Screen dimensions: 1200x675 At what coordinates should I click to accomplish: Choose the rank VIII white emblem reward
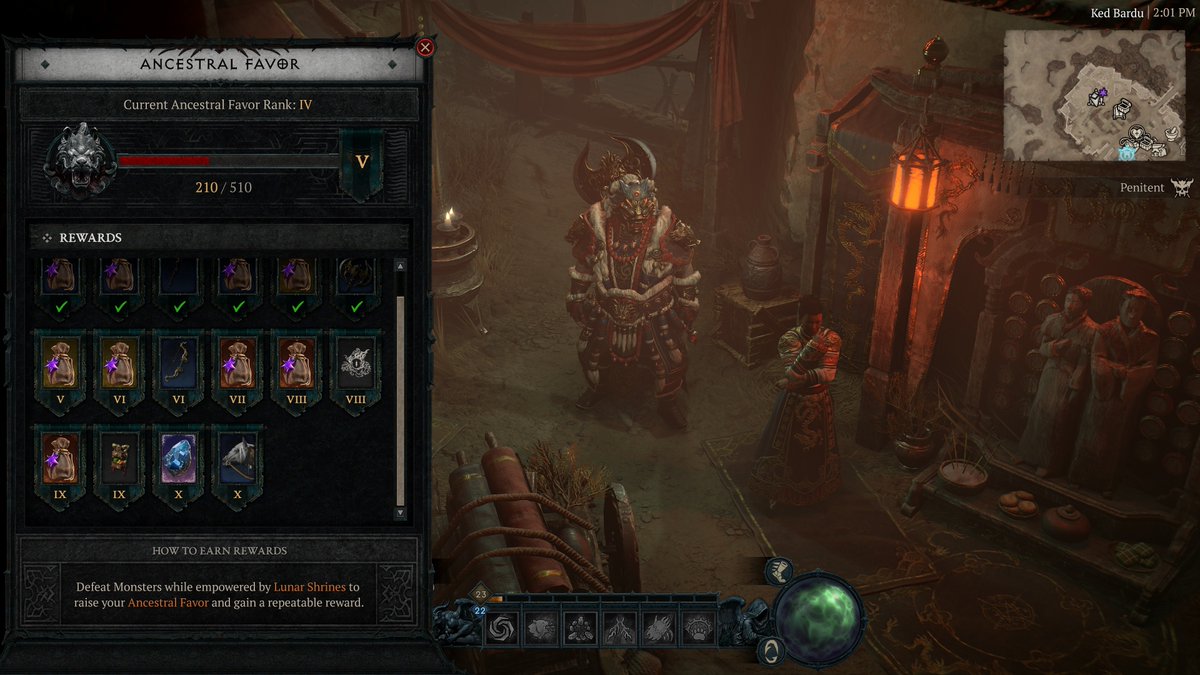point(355,365)
